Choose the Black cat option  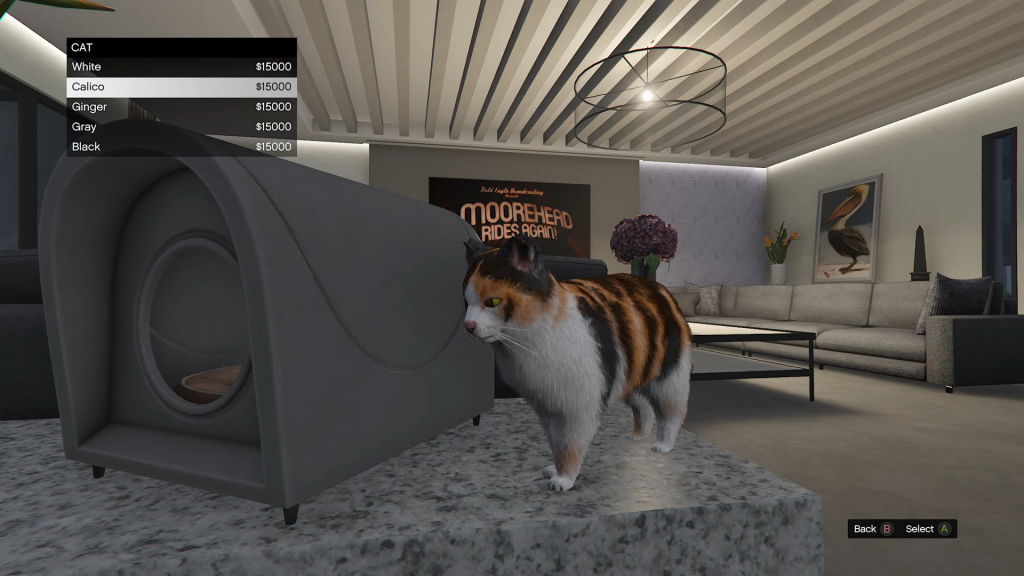click(181, 147)
